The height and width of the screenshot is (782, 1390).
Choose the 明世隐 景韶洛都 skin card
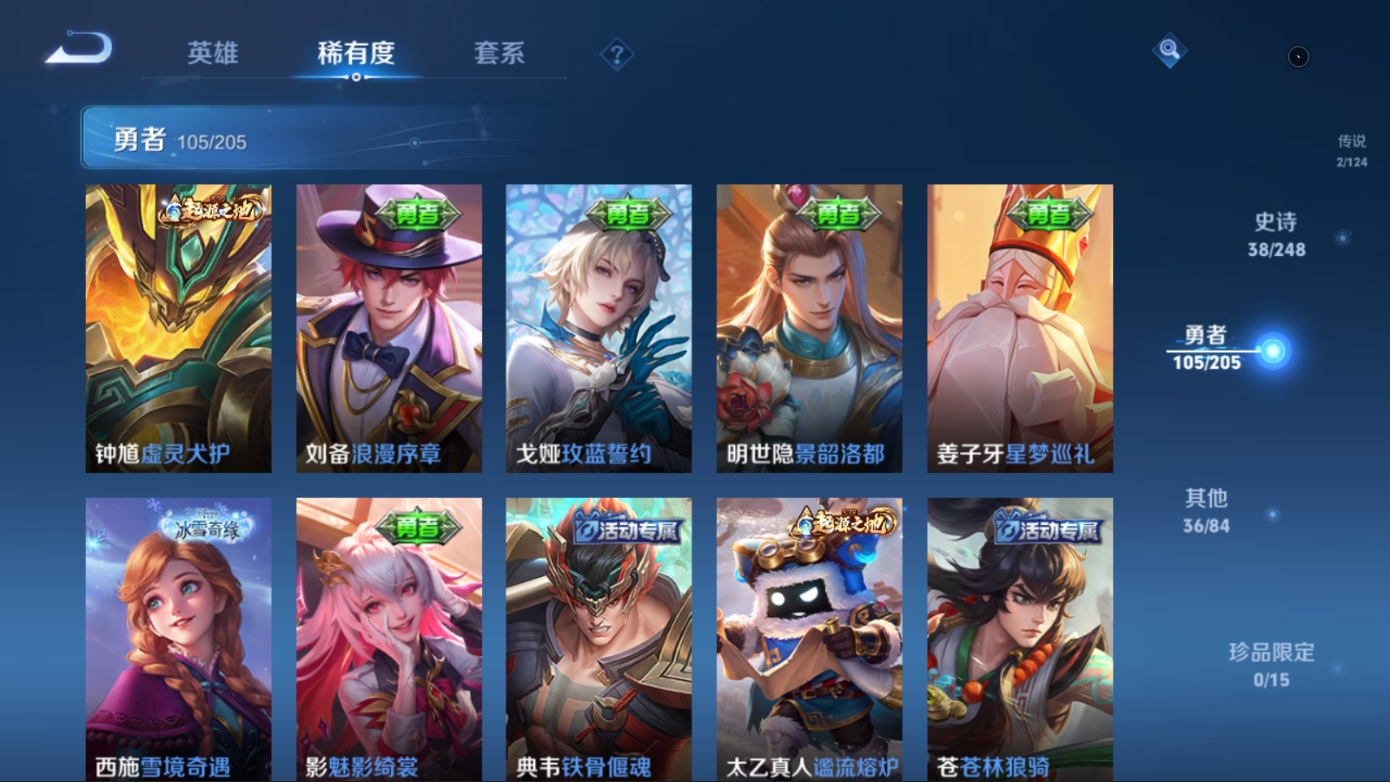coord(809,328)
